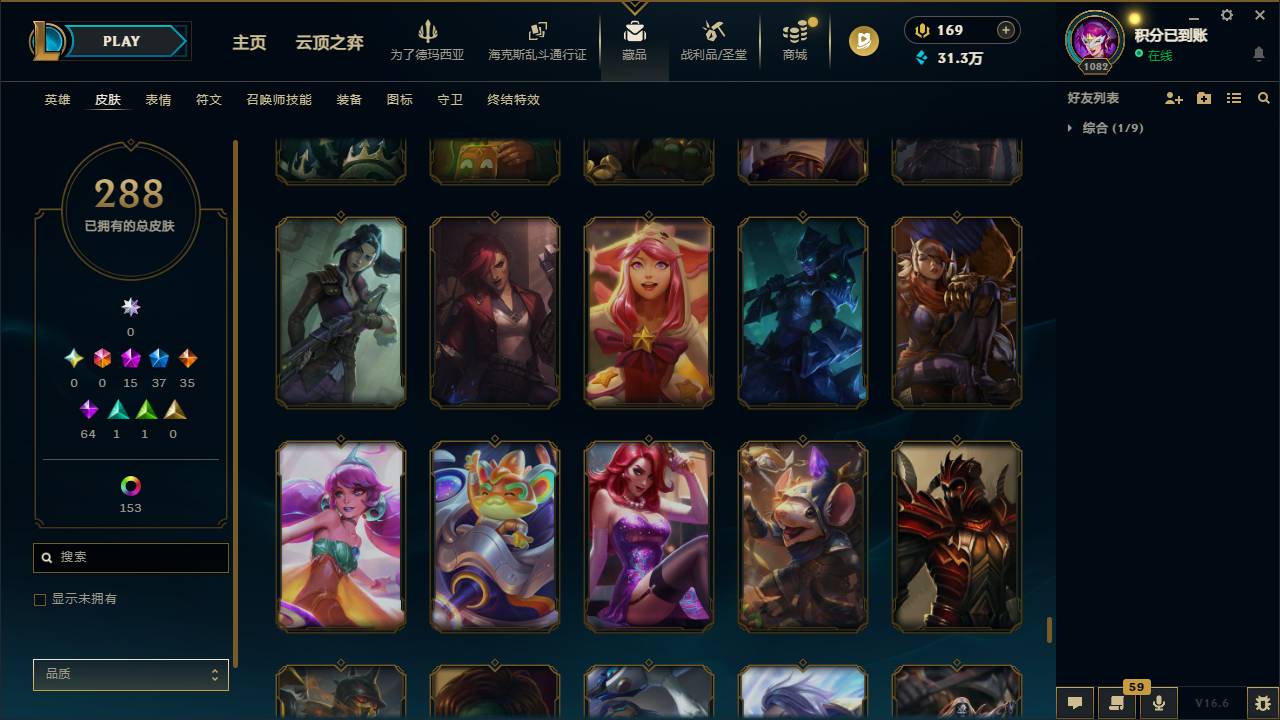This screenshot has height=720, width=1280.
Task: Toggle the notification bell
Action: [1258, 54]
